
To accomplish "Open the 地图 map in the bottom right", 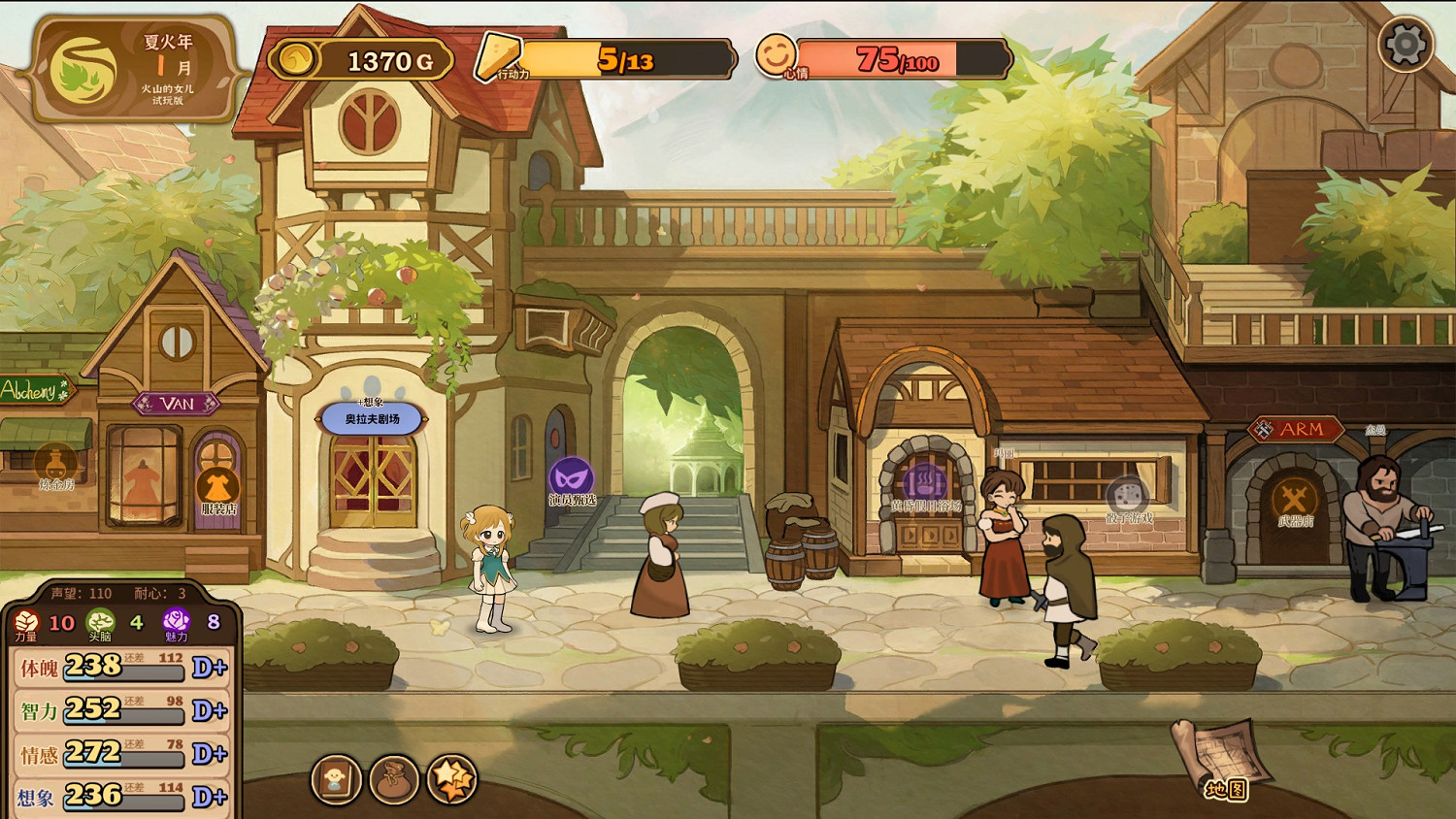I will [1215, 767].
